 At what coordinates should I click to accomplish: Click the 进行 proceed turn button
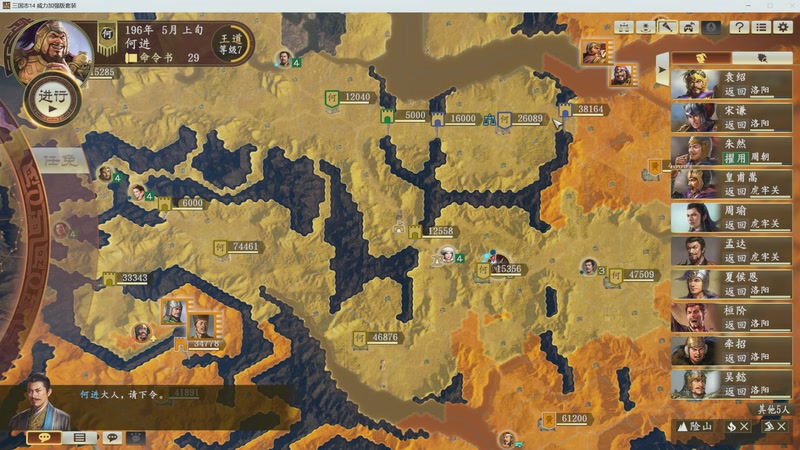pyautogui.click(x=52, y=98)
